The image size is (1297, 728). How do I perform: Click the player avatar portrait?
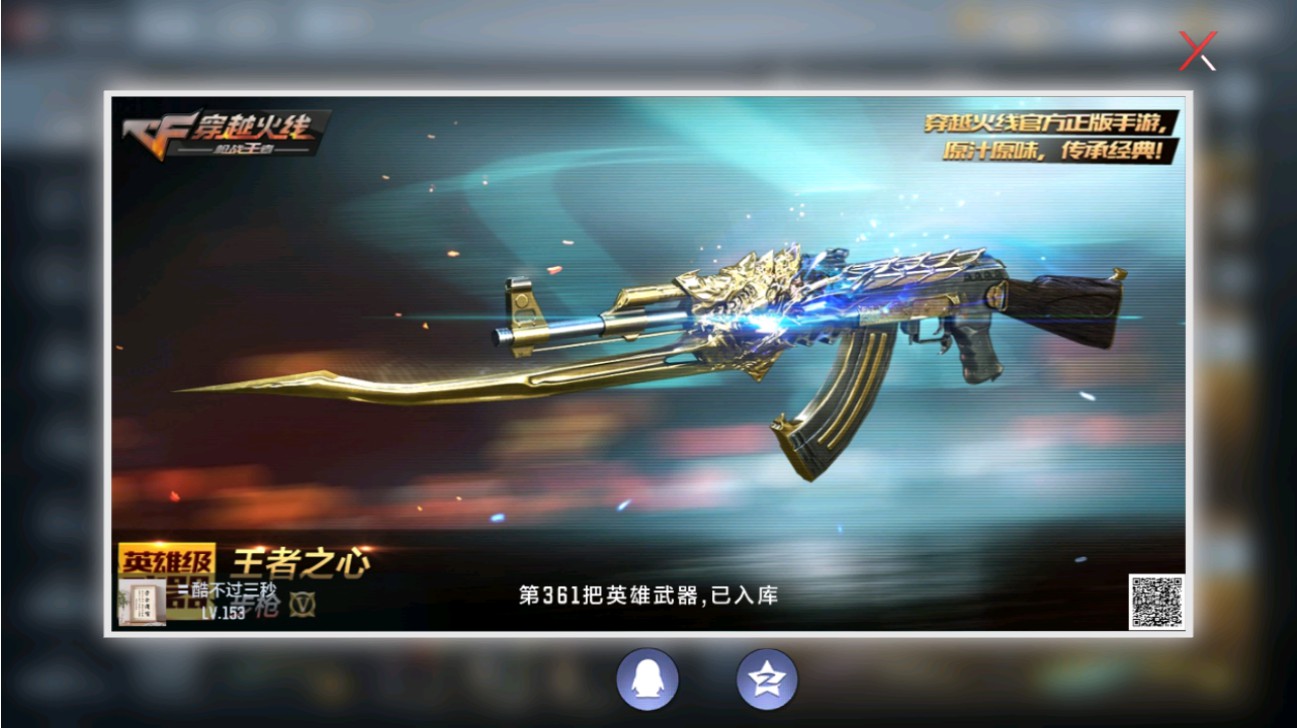click(142, 603)
